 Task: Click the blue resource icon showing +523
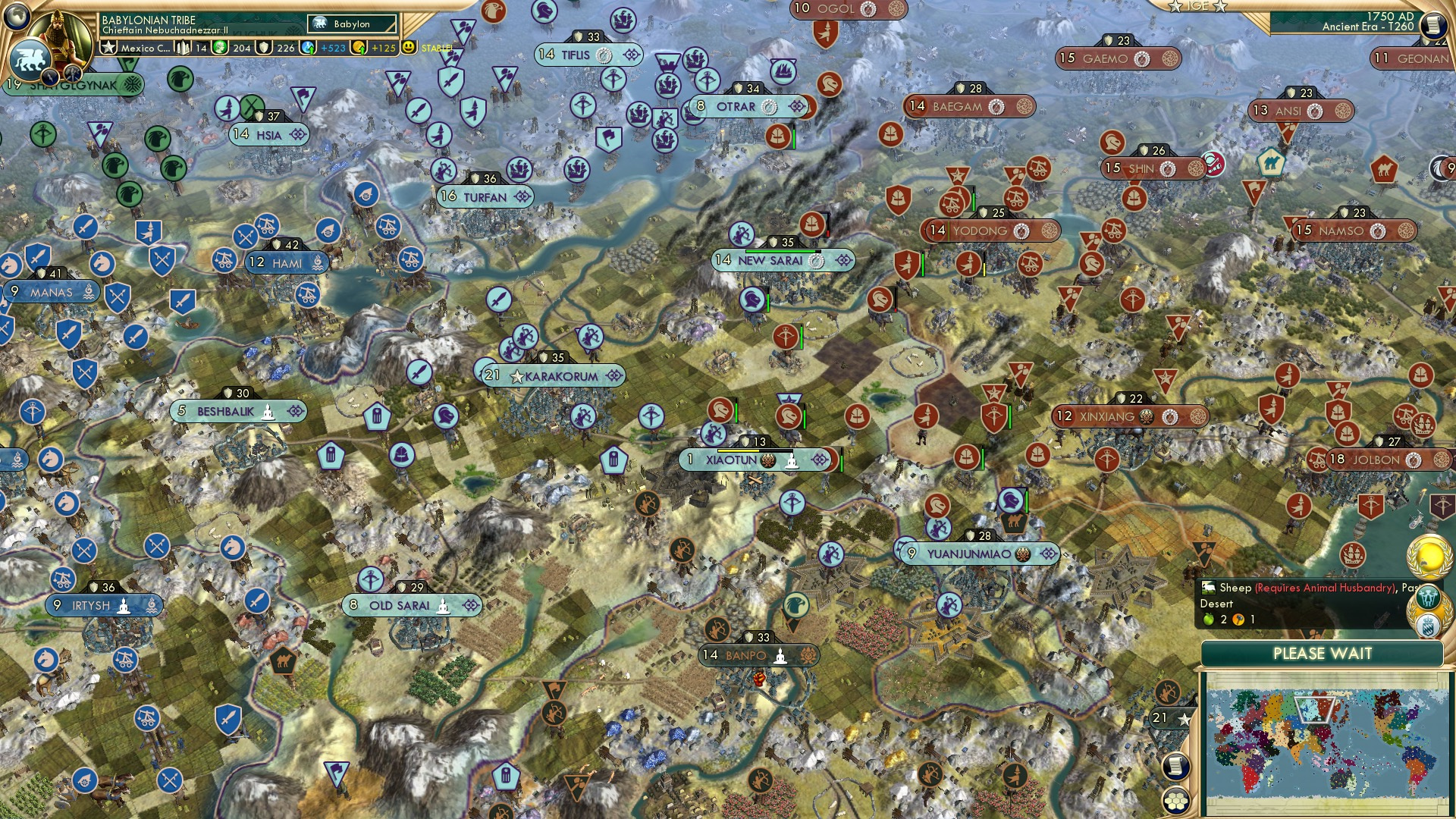pos(306,48)
